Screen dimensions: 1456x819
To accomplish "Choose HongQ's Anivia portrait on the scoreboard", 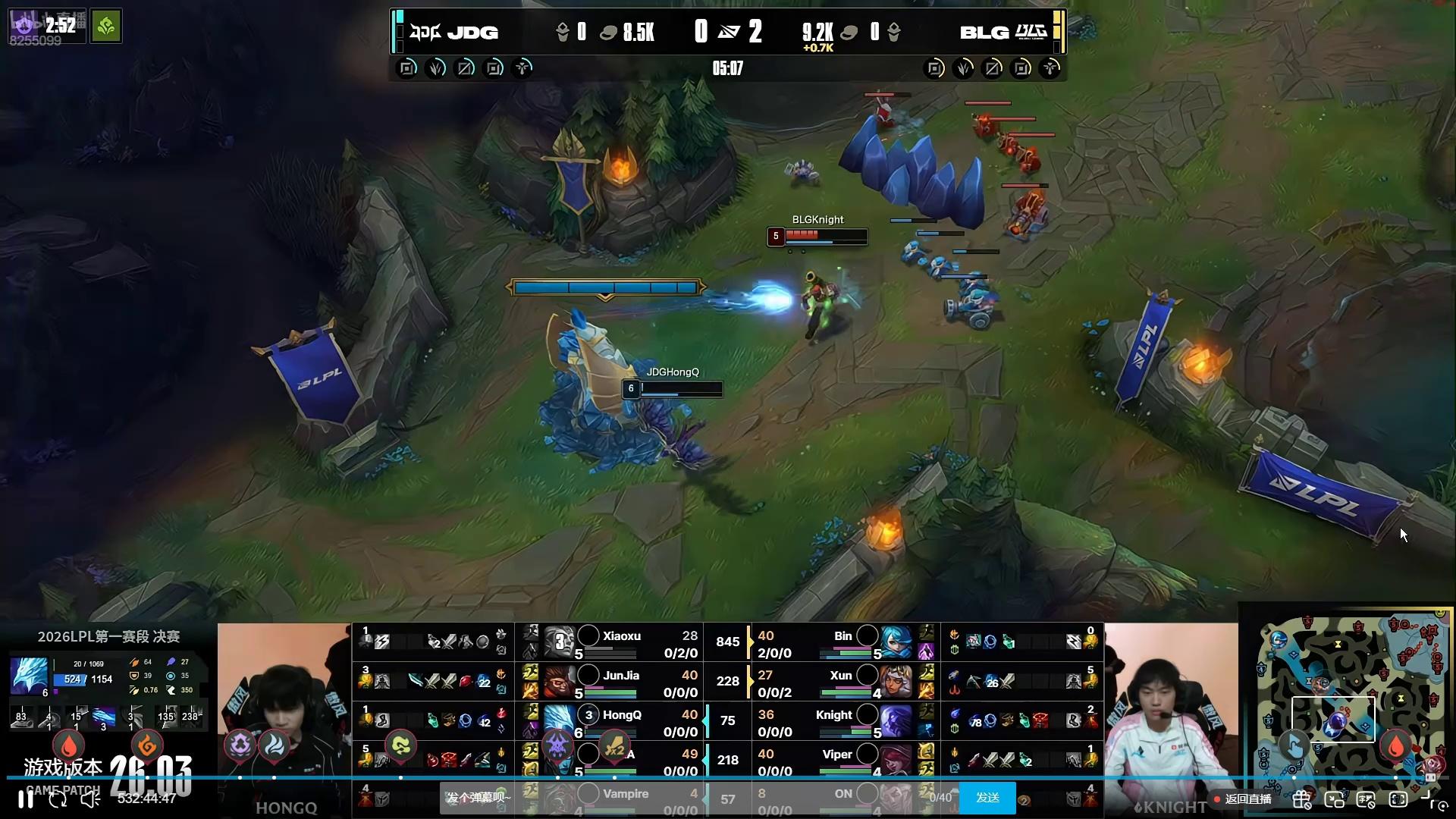I will (560, 721).
